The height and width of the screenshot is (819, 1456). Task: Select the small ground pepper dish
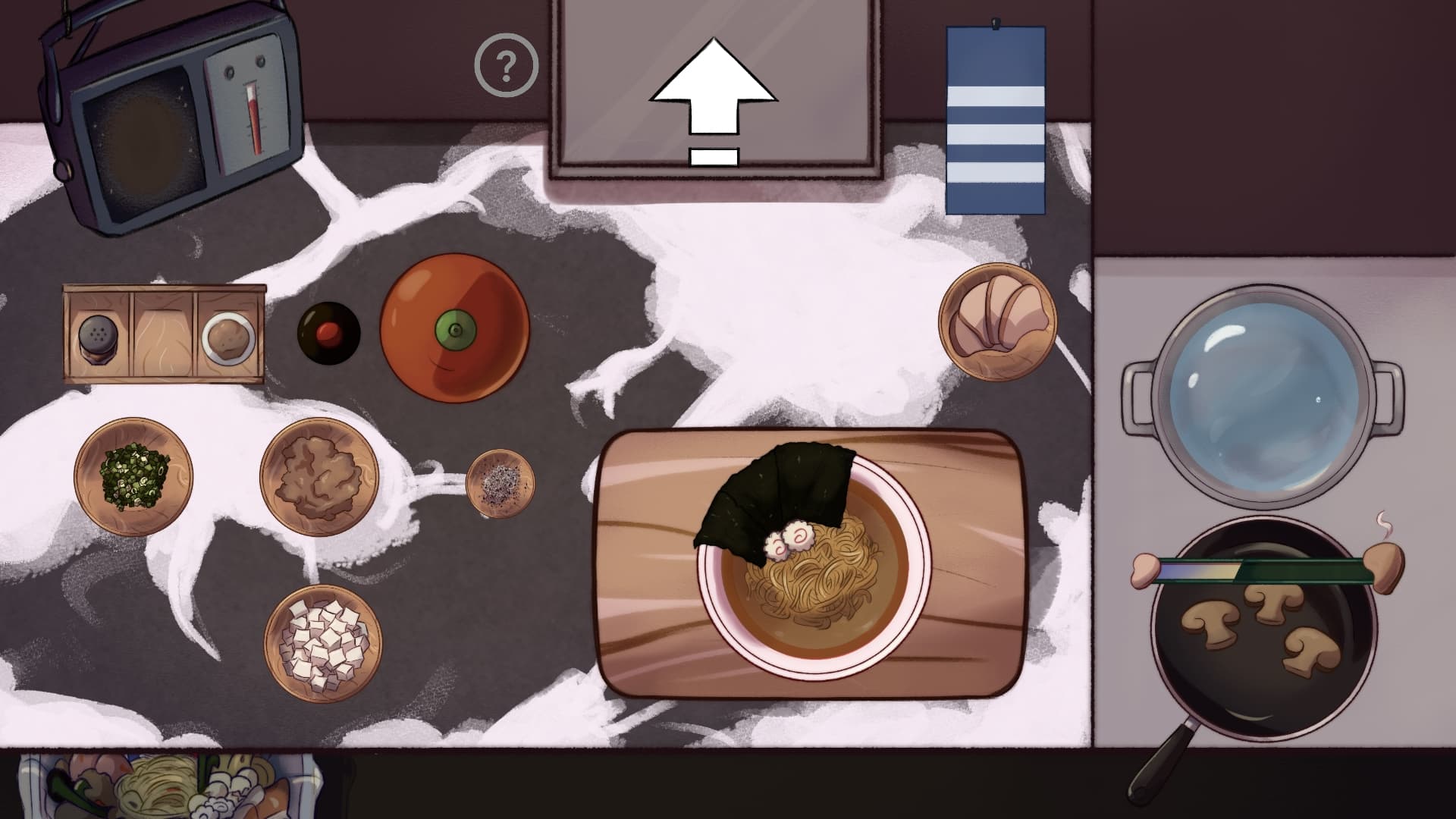[500, 482]
